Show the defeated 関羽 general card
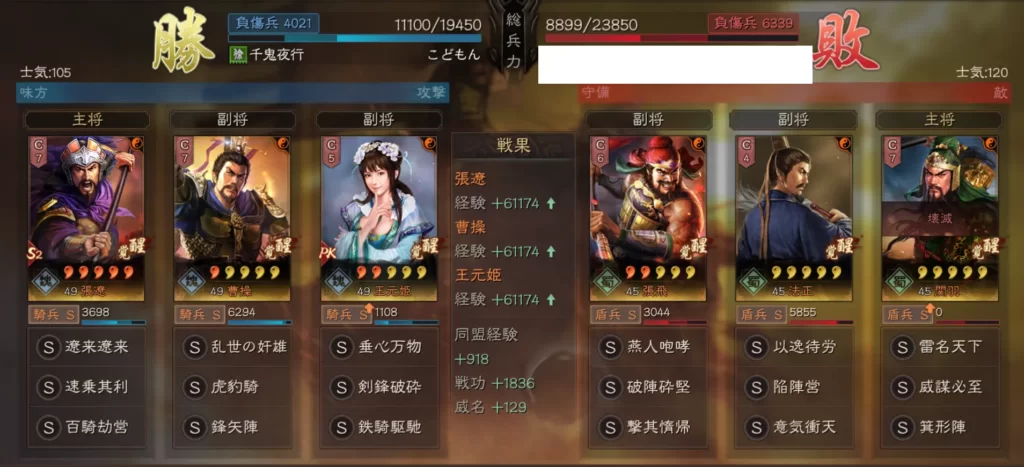This screenshot has width=1024, height=467. pos(939,216)
